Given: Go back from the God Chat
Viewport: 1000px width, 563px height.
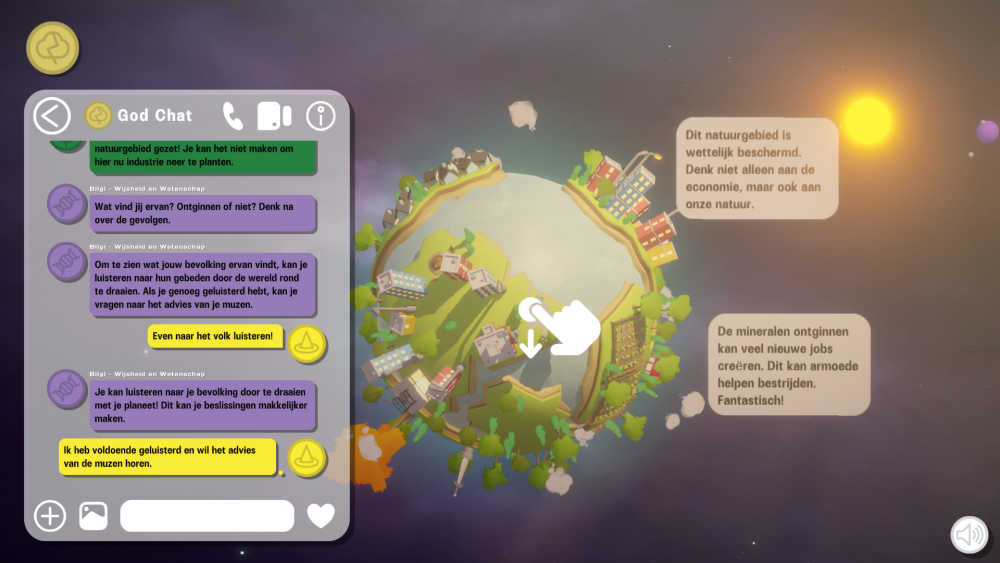Looking at the screenshot, I should [x=52, y=116].
